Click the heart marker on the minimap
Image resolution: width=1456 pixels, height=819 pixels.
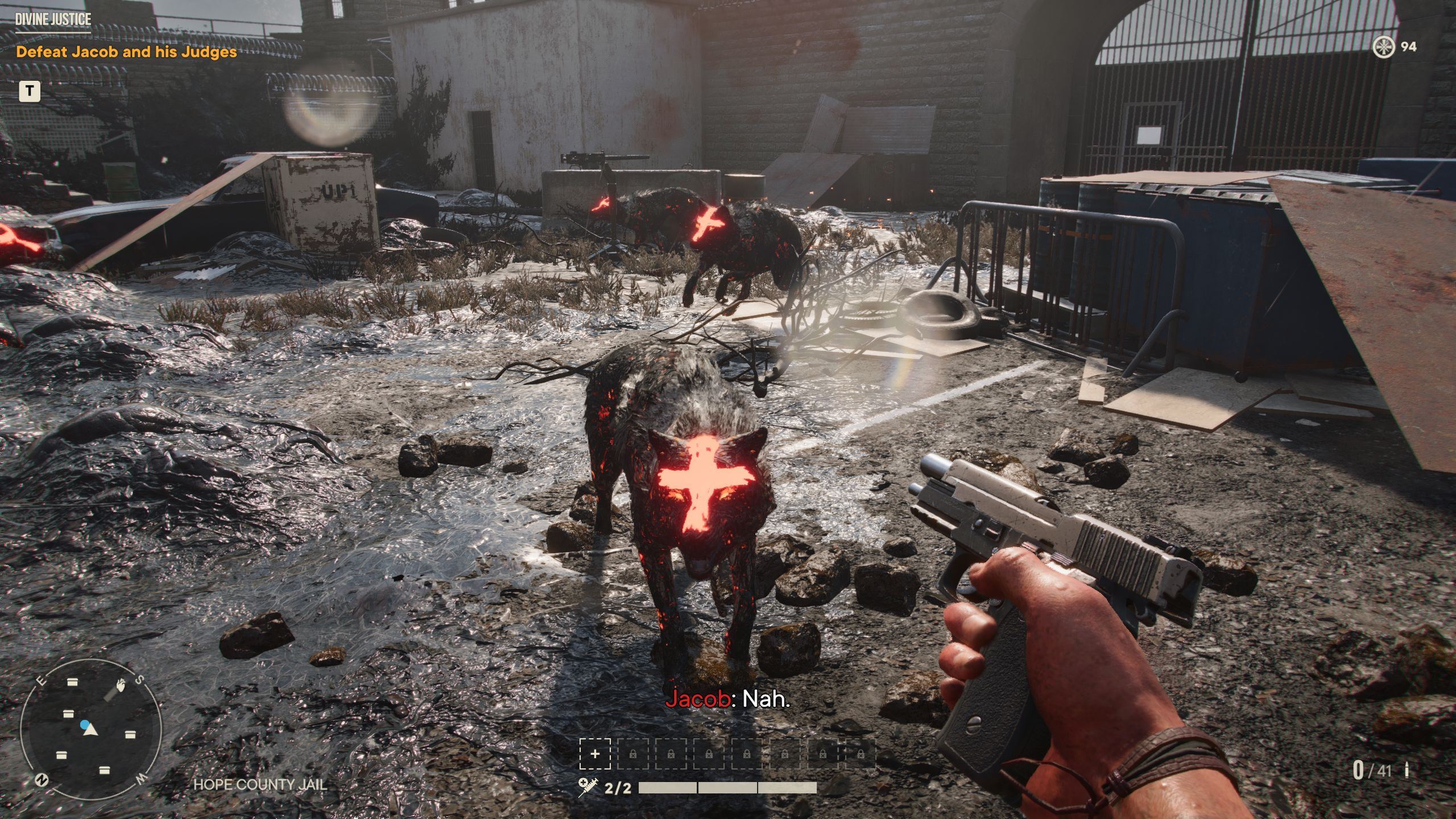120,686
